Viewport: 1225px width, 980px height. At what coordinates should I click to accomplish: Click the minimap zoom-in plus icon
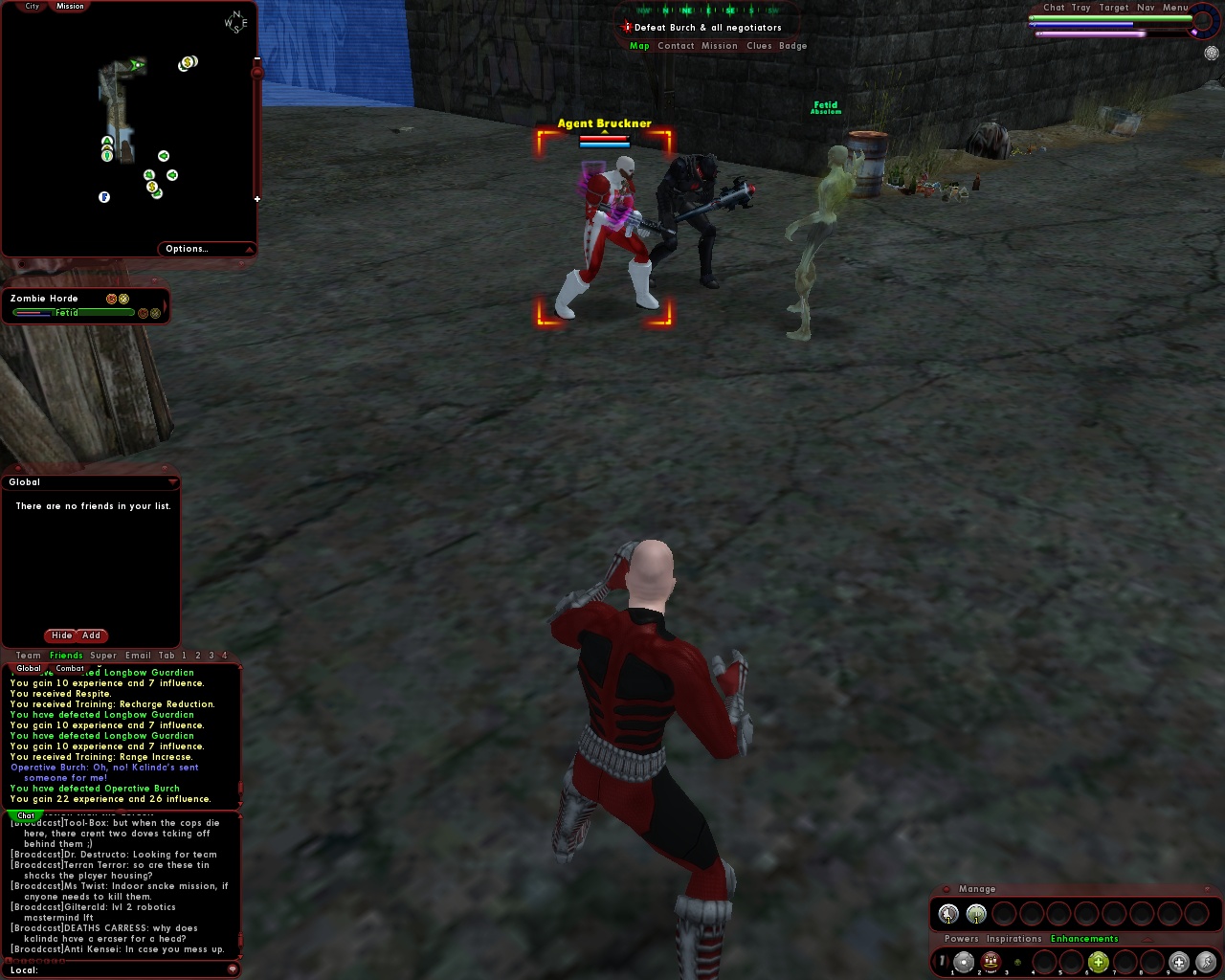[256, 200]
